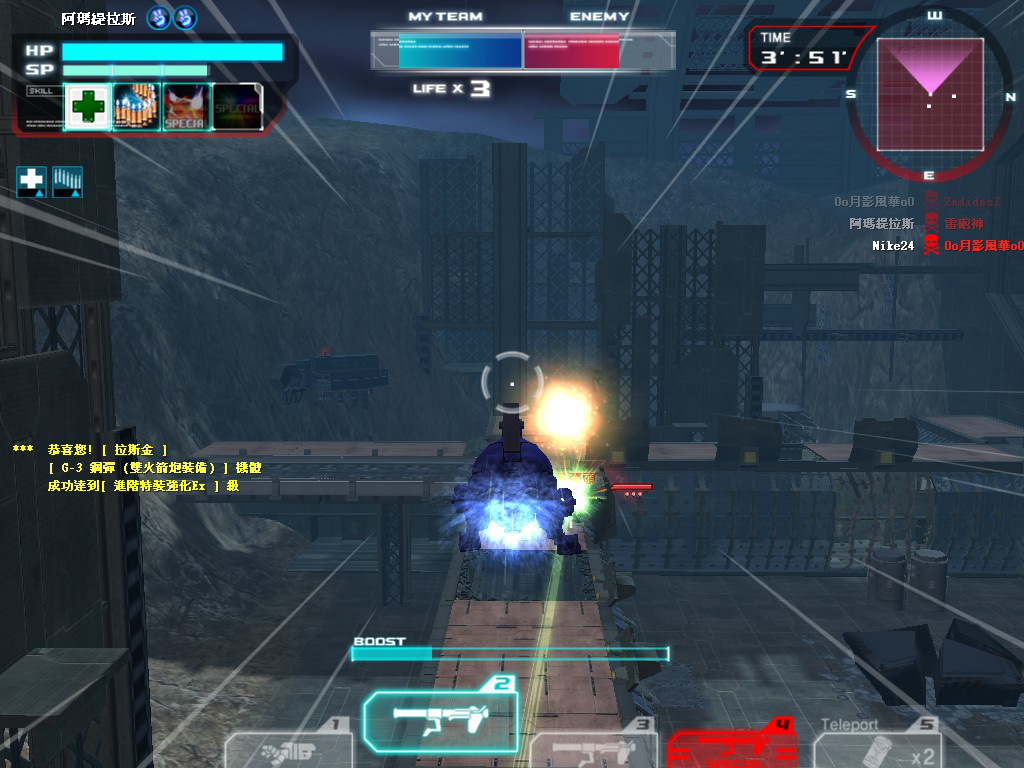The image size is (1024, 768).
Task: Activate the missile barrage skill icon
Action: click(x=137, y=107)
